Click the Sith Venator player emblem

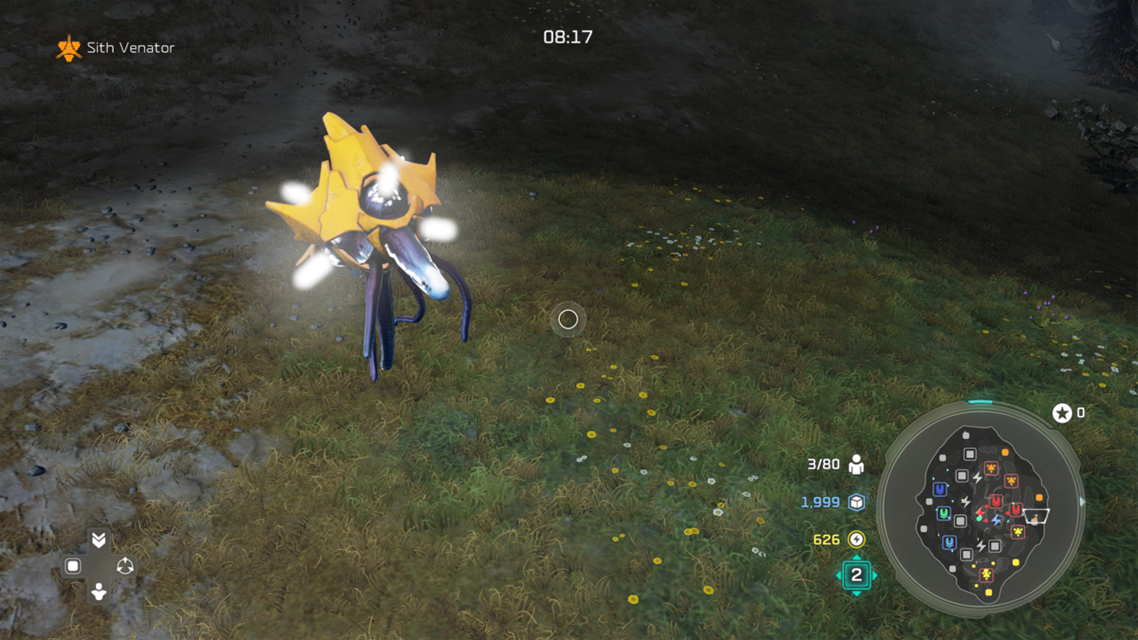(x=68, y=48)
